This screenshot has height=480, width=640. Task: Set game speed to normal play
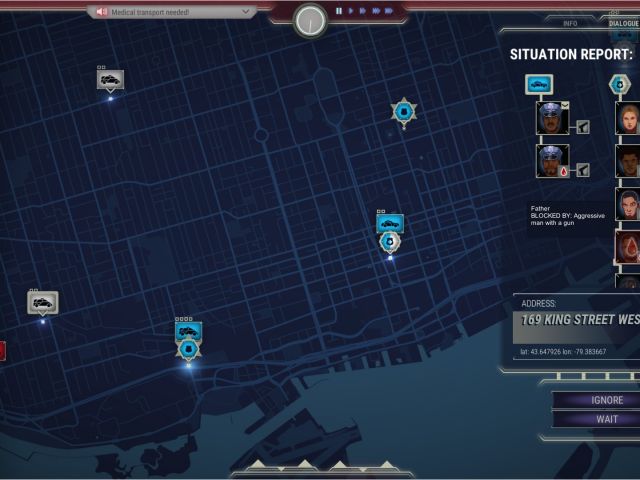pos(351,11)
